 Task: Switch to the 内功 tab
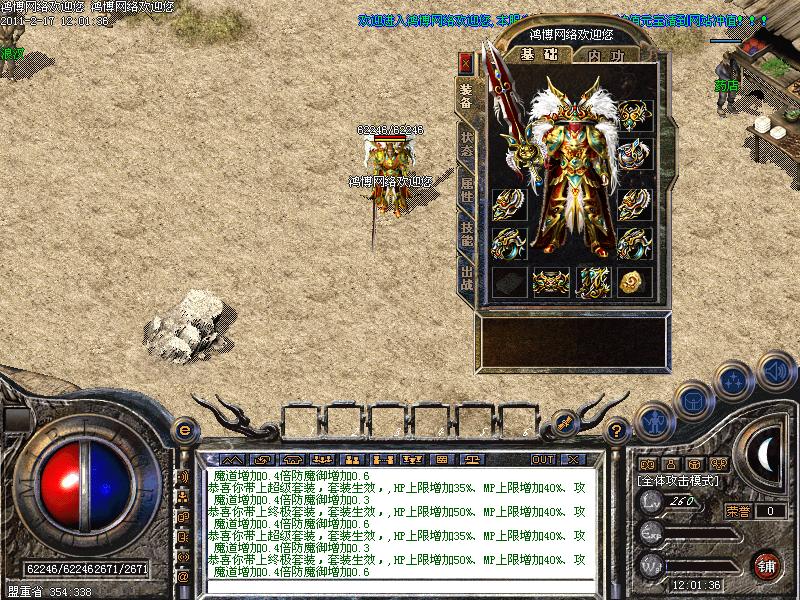pos(606,56)
